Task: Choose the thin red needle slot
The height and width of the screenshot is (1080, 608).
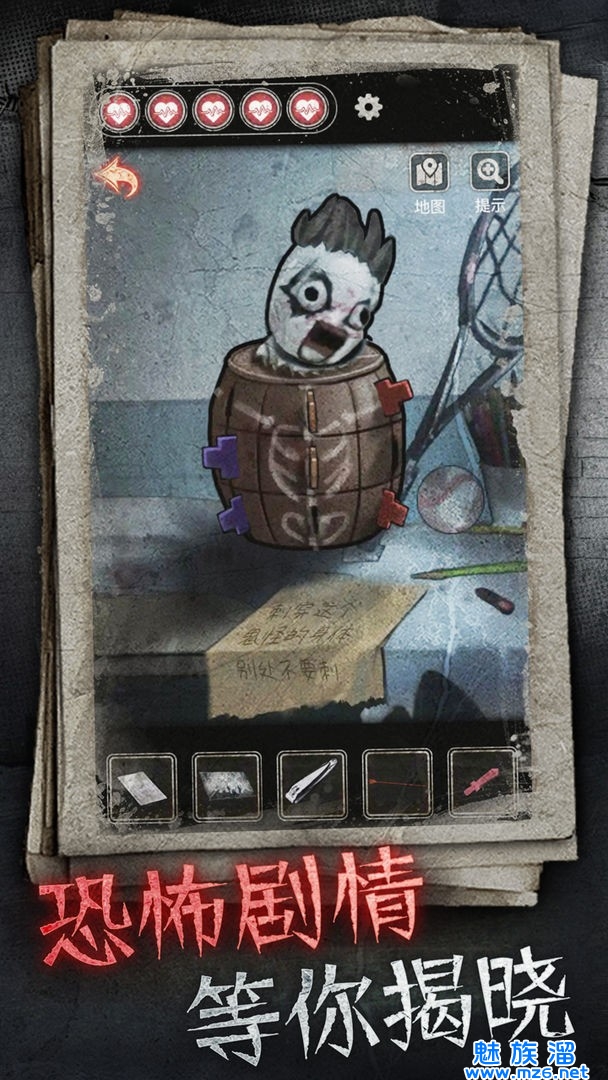Action: click(398, 788)
